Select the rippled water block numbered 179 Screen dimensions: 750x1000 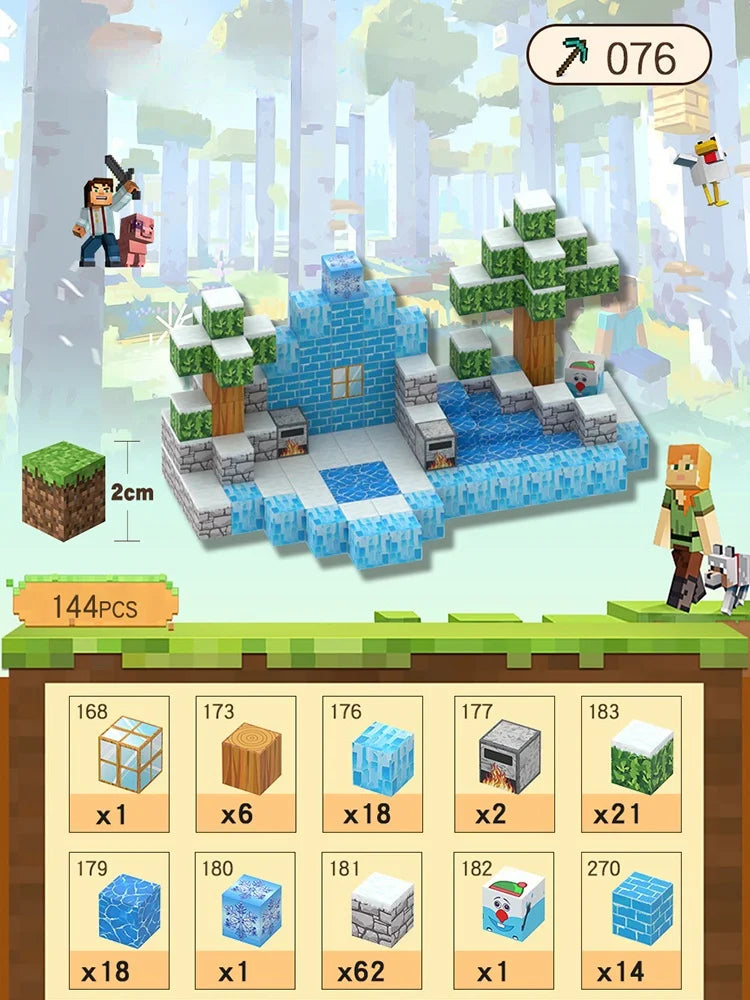119,920
